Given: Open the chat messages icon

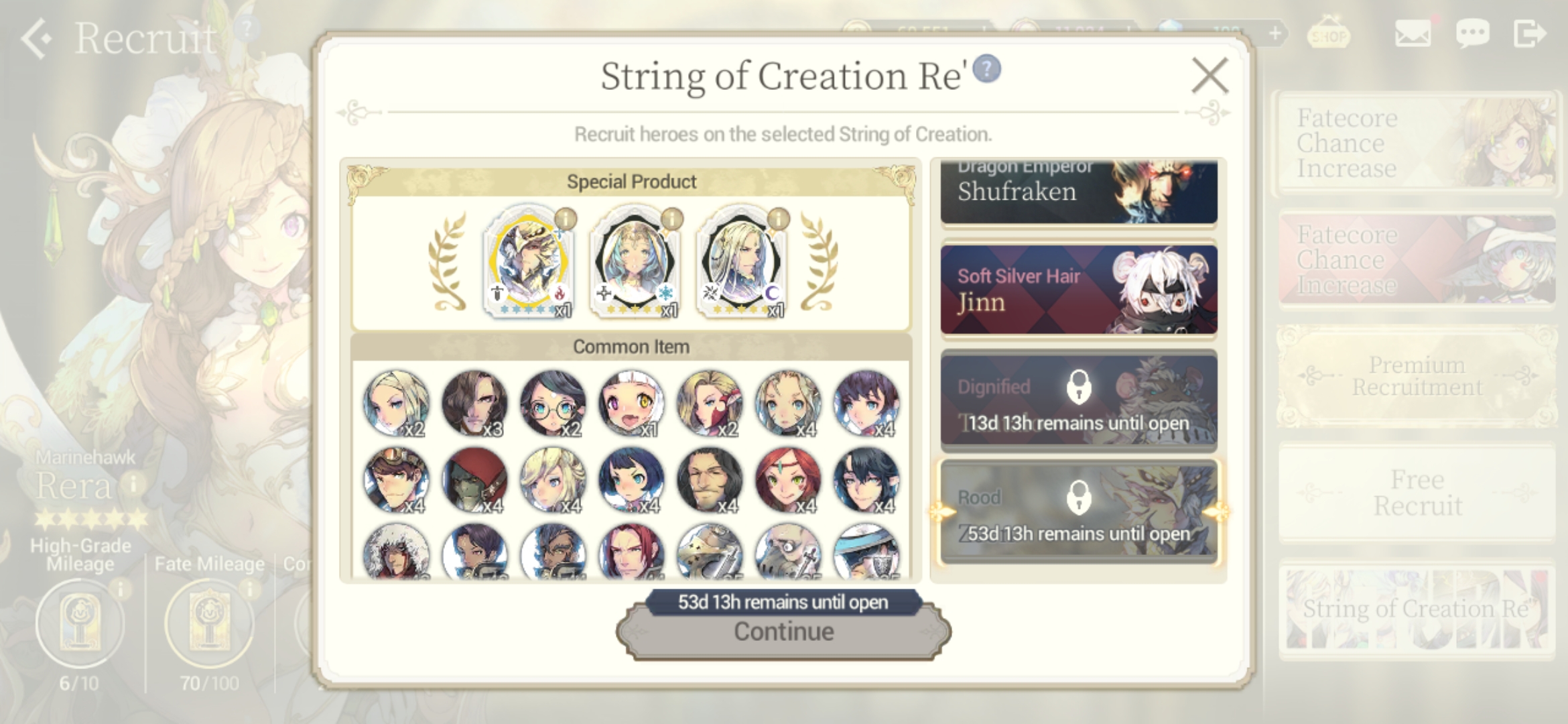Looking at the screenshot, I should (1472, 32).
